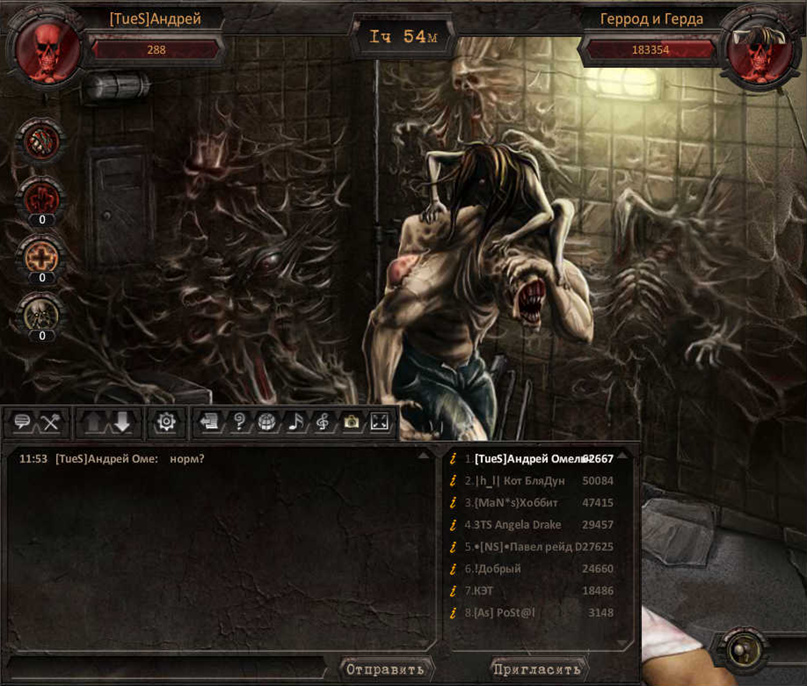Click the down arrow toolbar button
This screenshot has height=686, width=807.
(x=122, y=423)
